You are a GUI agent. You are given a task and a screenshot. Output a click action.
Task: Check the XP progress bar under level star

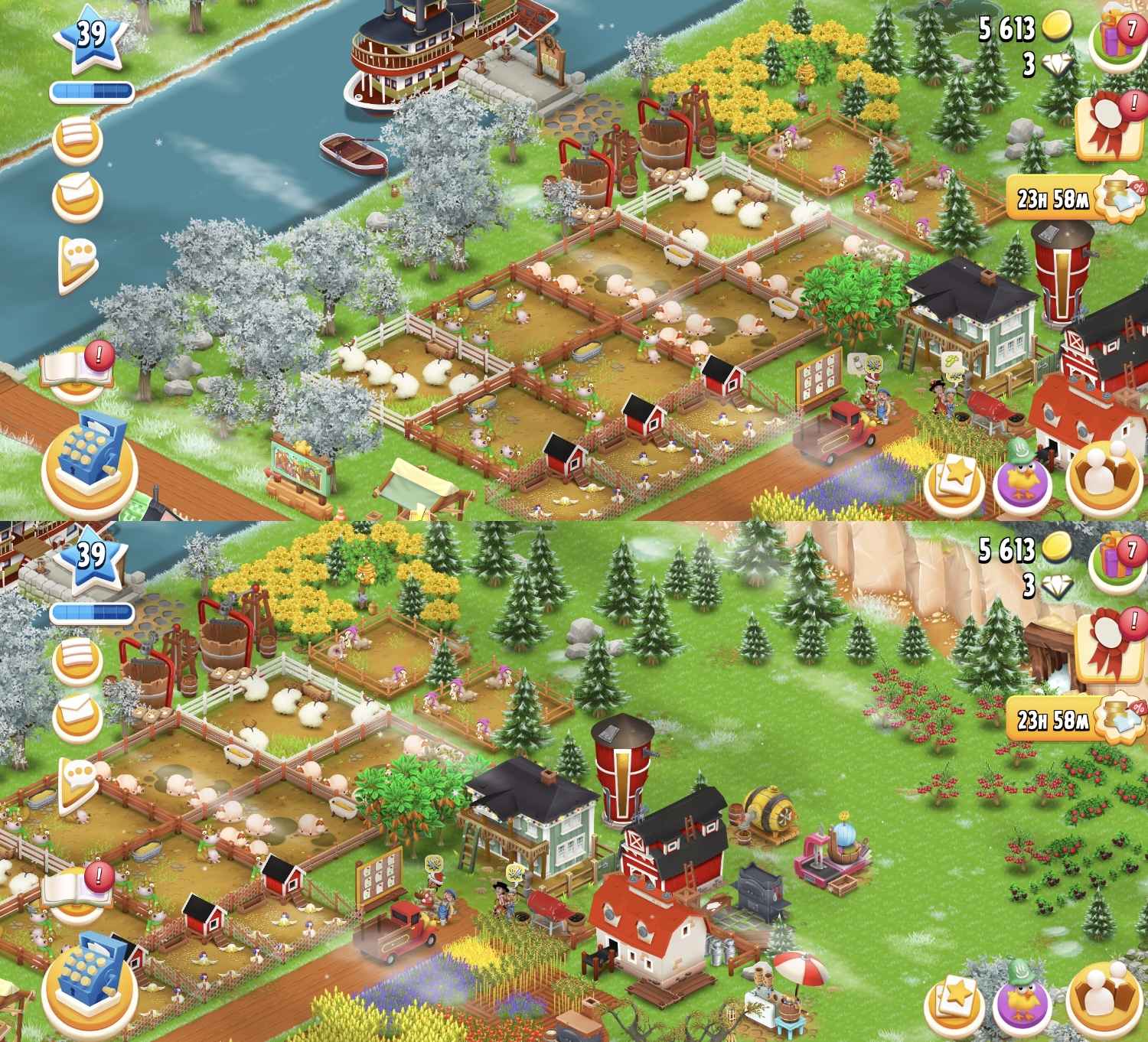(x=90, y=90)
